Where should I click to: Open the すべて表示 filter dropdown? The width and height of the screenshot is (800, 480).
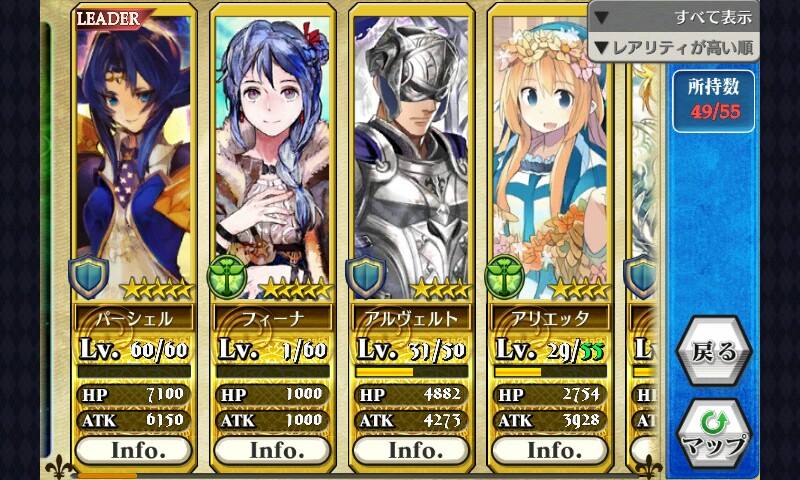[x=674, y=18]
